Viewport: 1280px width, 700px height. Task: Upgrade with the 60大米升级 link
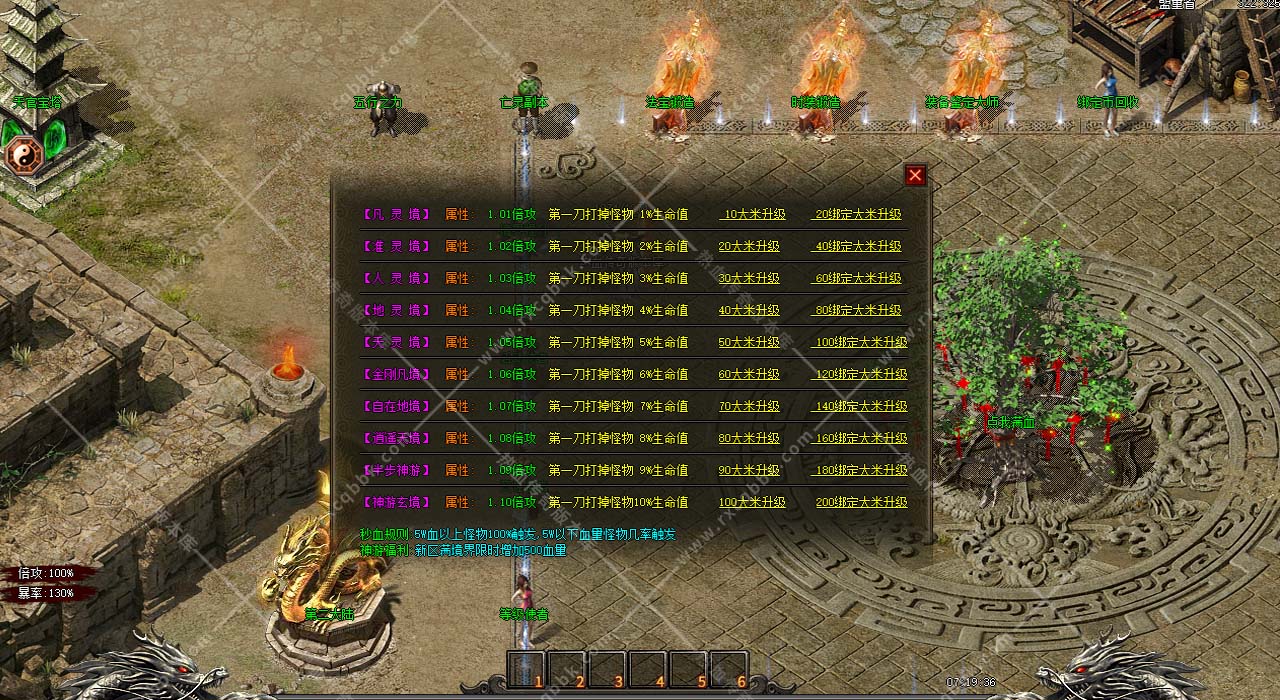pos(749,374)
